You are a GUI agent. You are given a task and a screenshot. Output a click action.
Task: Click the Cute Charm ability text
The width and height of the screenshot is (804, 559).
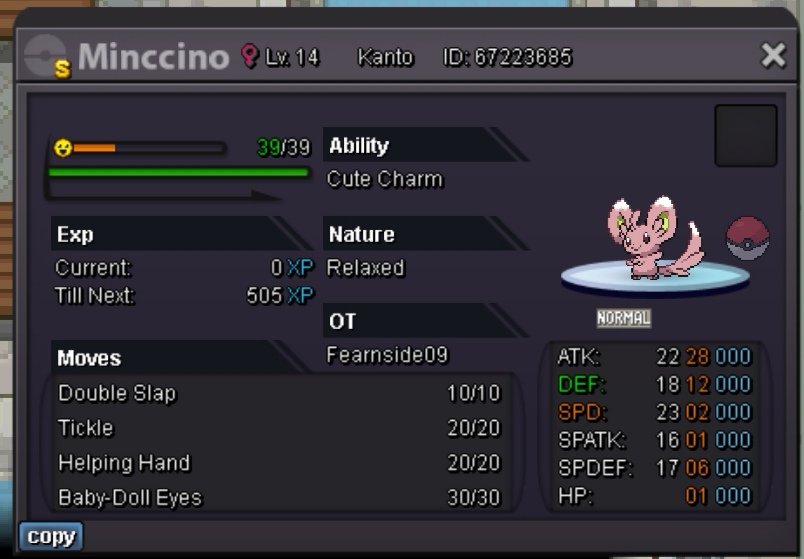385,180
